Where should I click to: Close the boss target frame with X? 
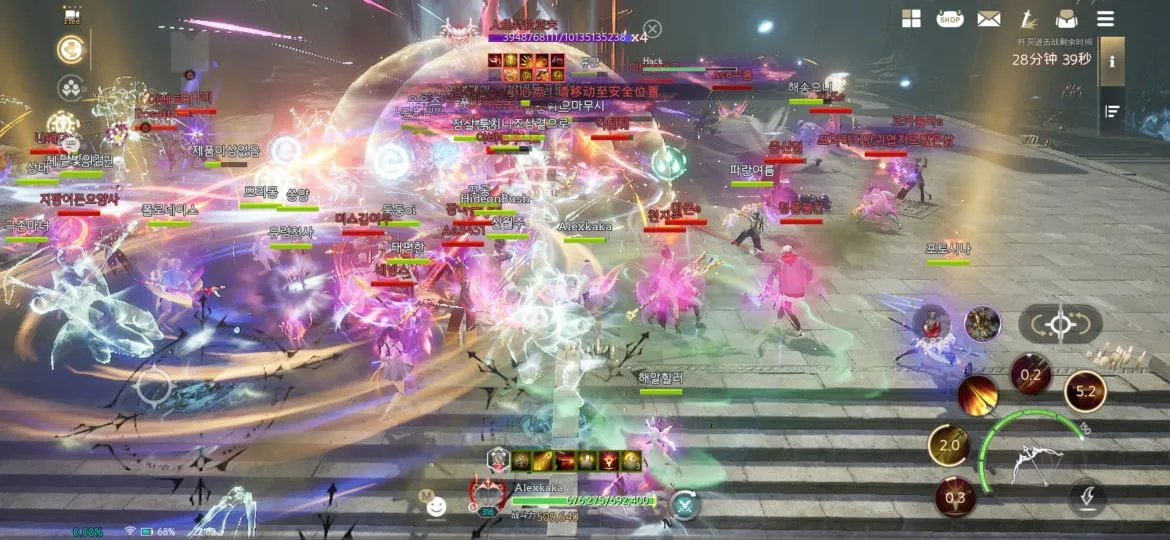point(652,29)
